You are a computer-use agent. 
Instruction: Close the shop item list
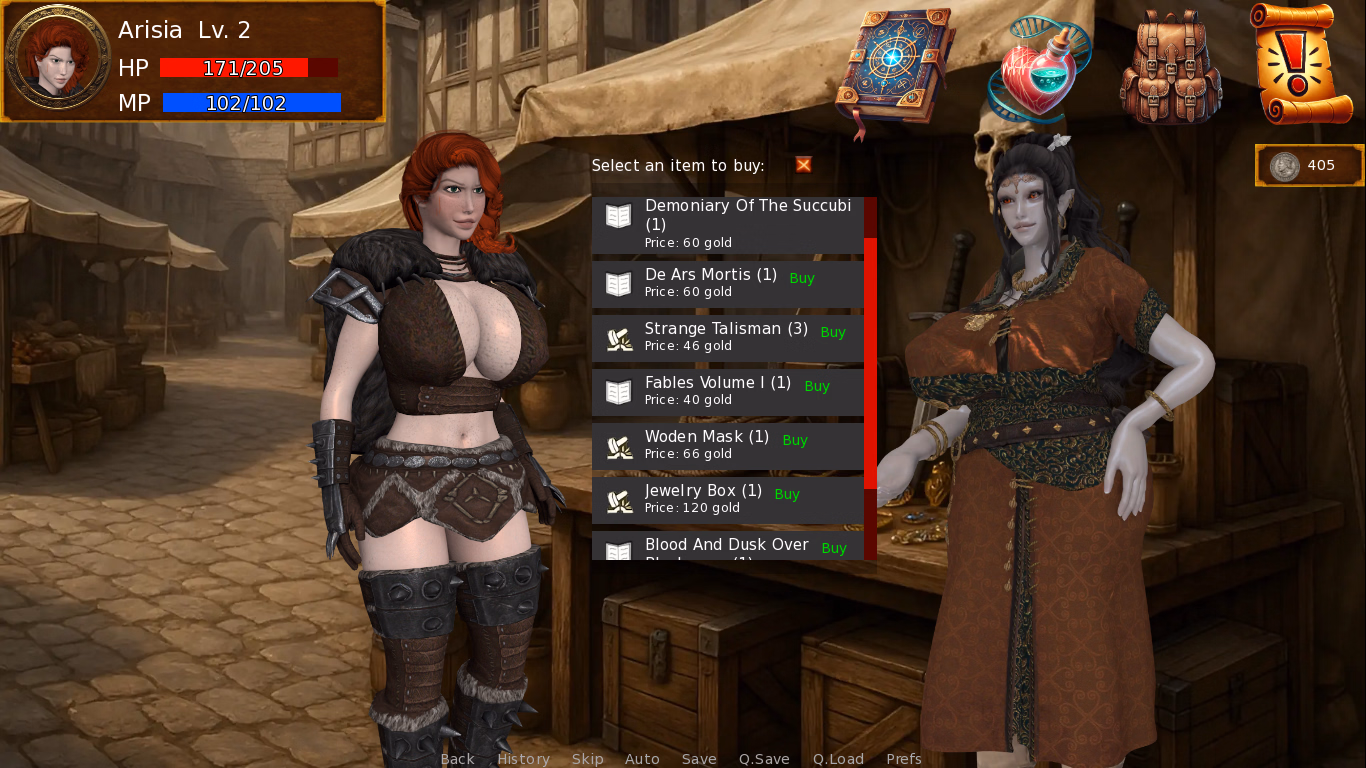(x=803, y=165)
